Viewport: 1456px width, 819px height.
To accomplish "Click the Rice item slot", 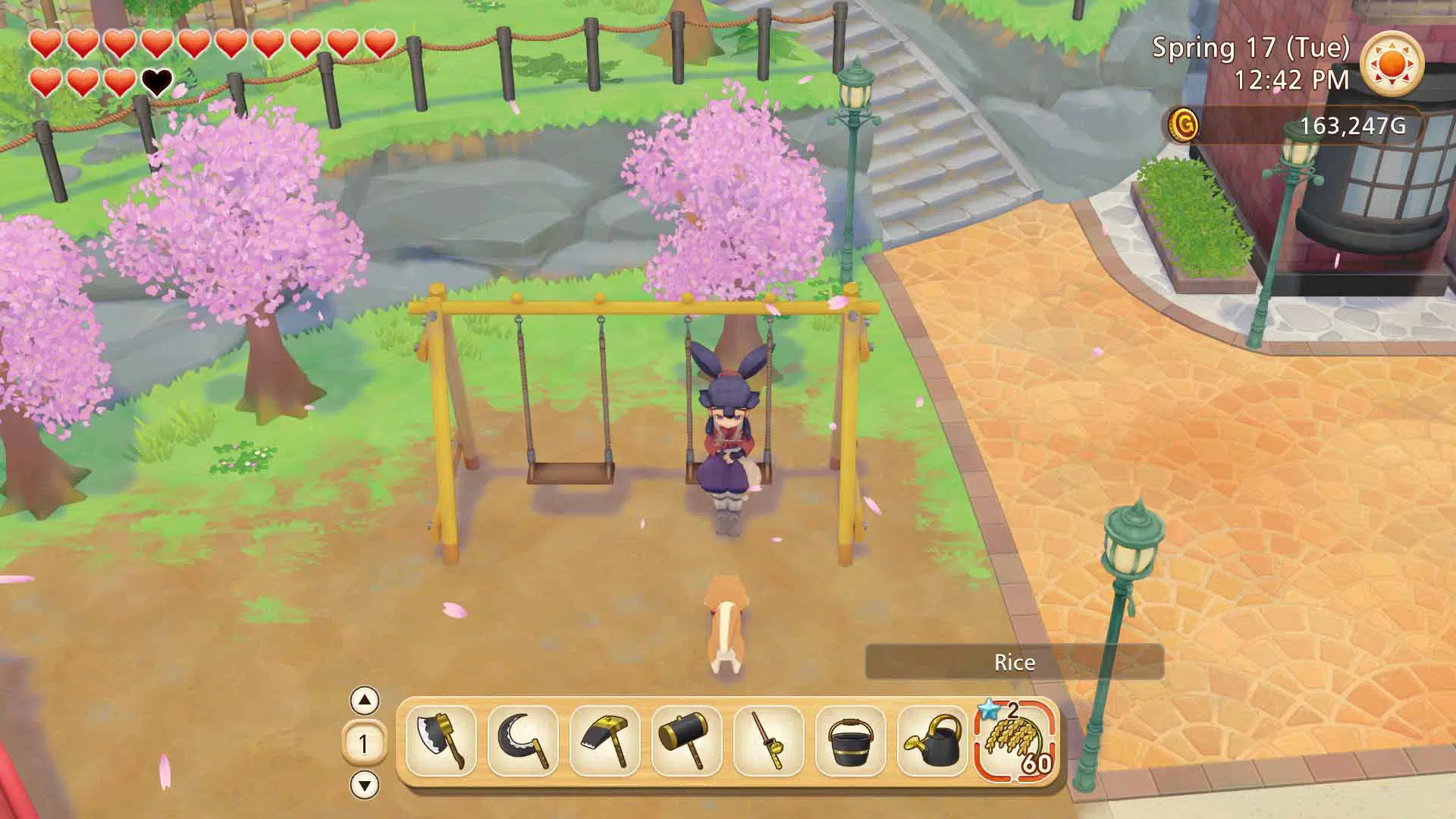I will 1016,741.
